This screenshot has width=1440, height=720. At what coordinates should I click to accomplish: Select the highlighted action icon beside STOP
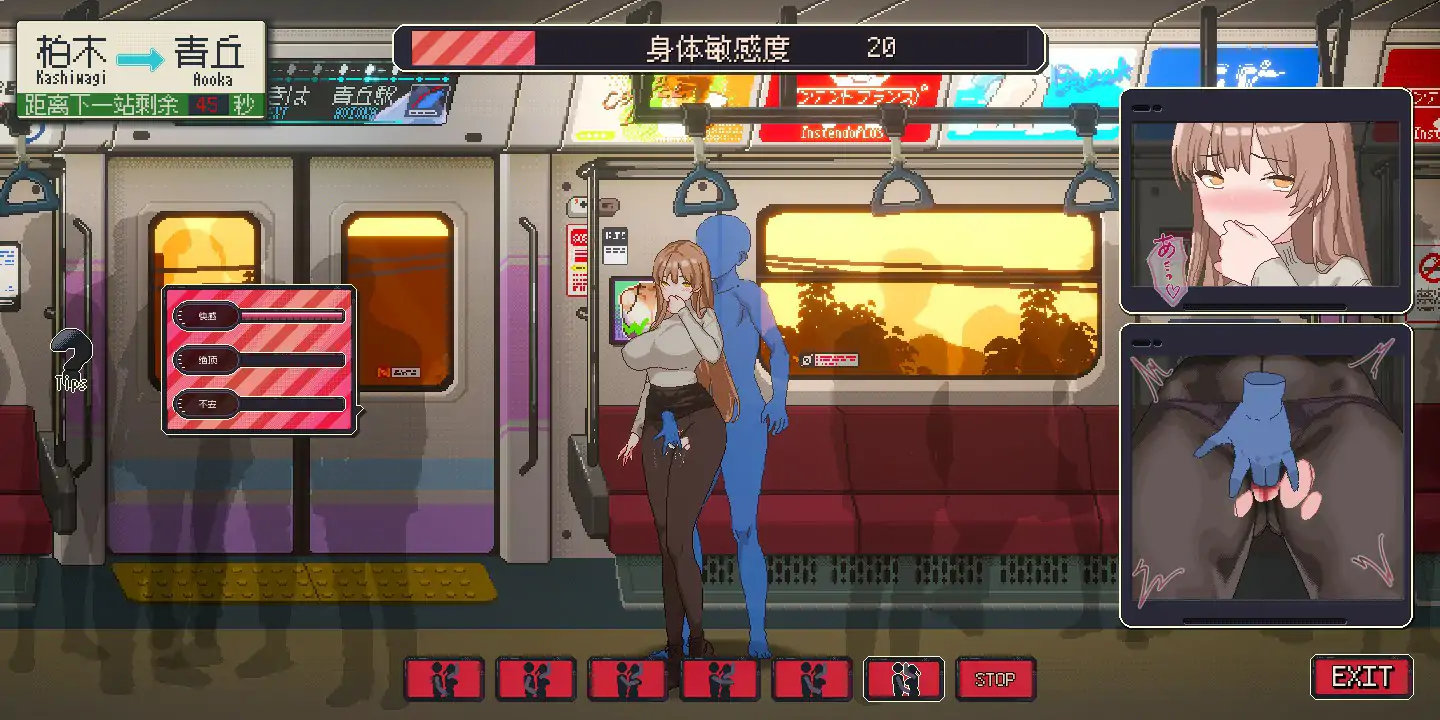[x=903, y=679]
